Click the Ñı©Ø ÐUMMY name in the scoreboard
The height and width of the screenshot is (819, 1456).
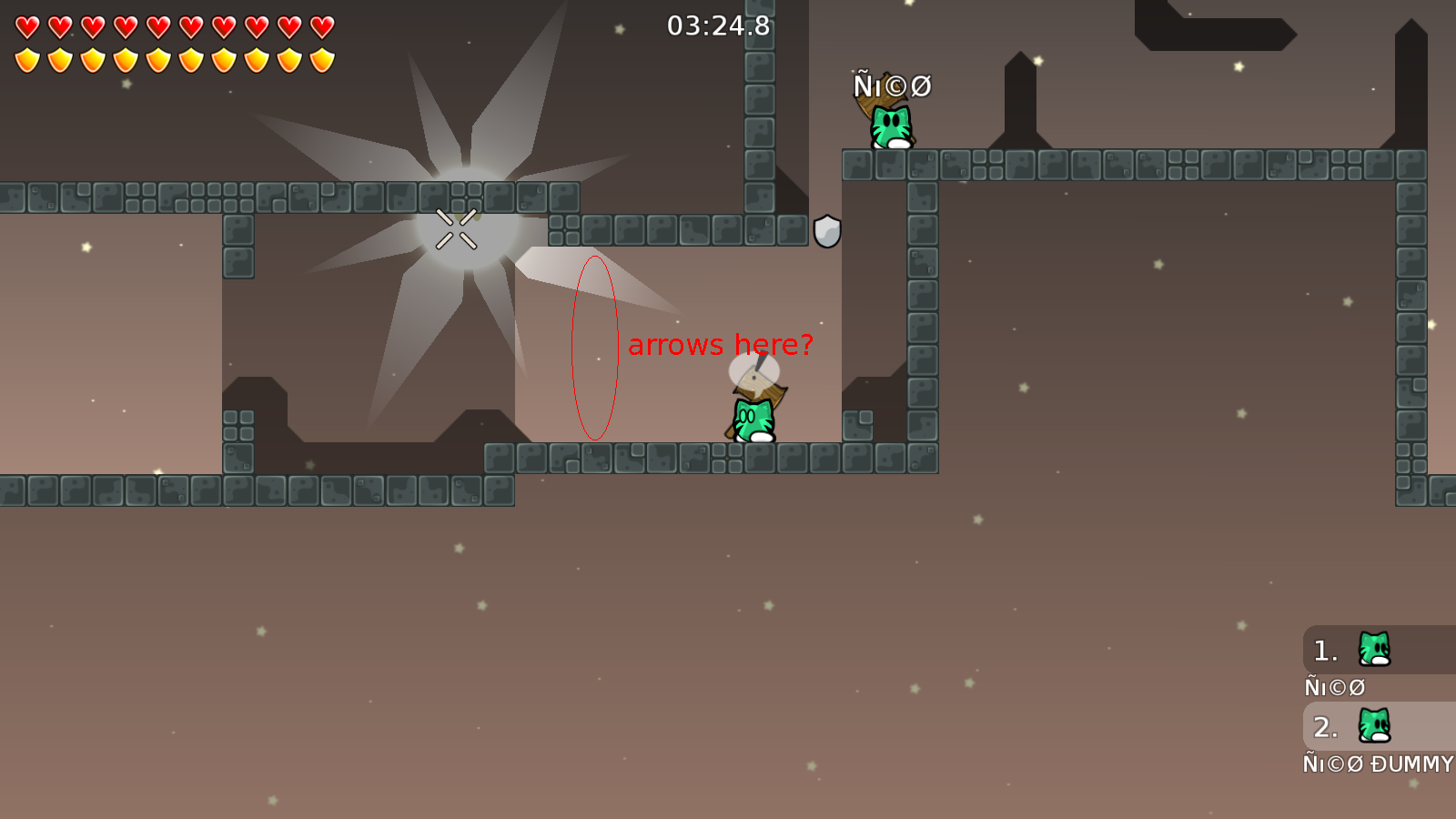click(1379, 764)
